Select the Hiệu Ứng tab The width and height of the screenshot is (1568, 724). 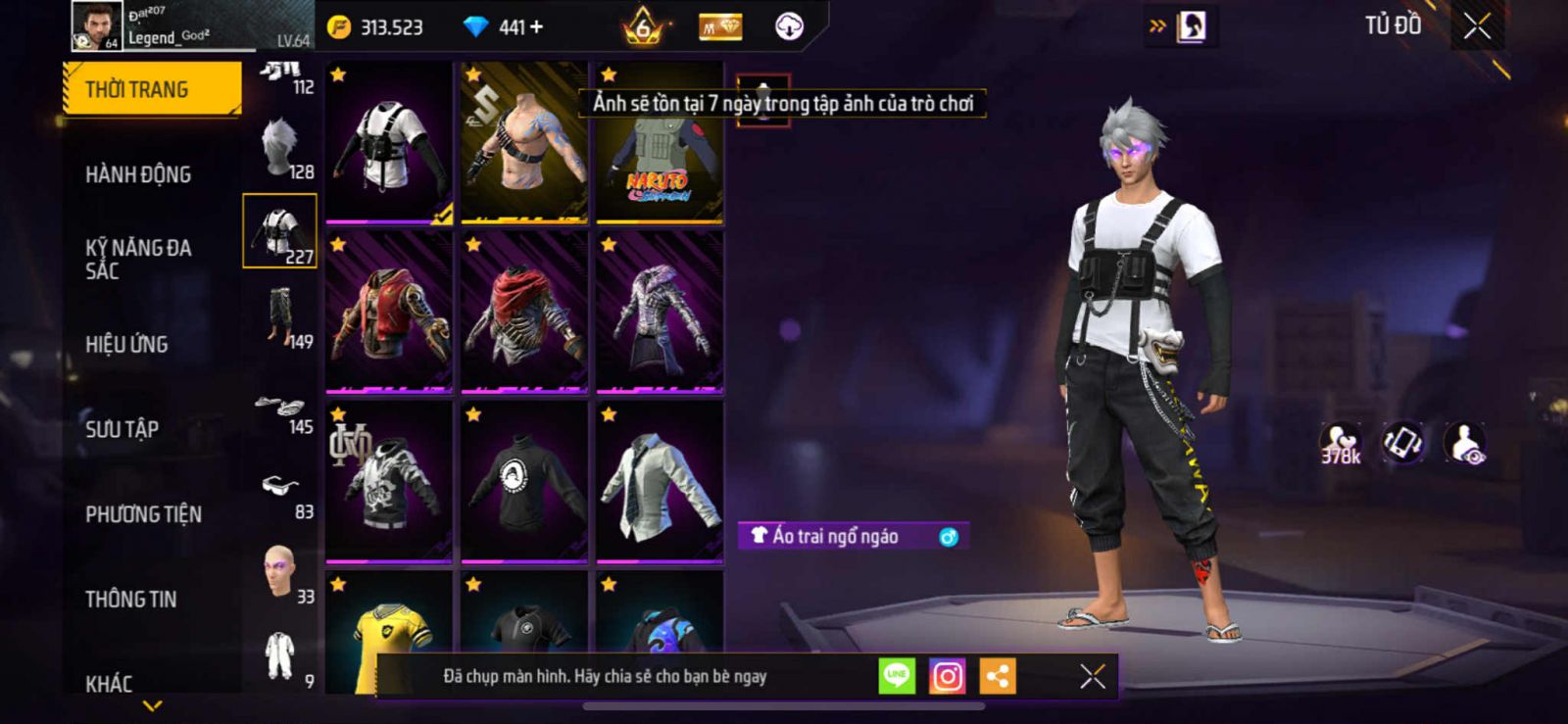pos(126,344)
